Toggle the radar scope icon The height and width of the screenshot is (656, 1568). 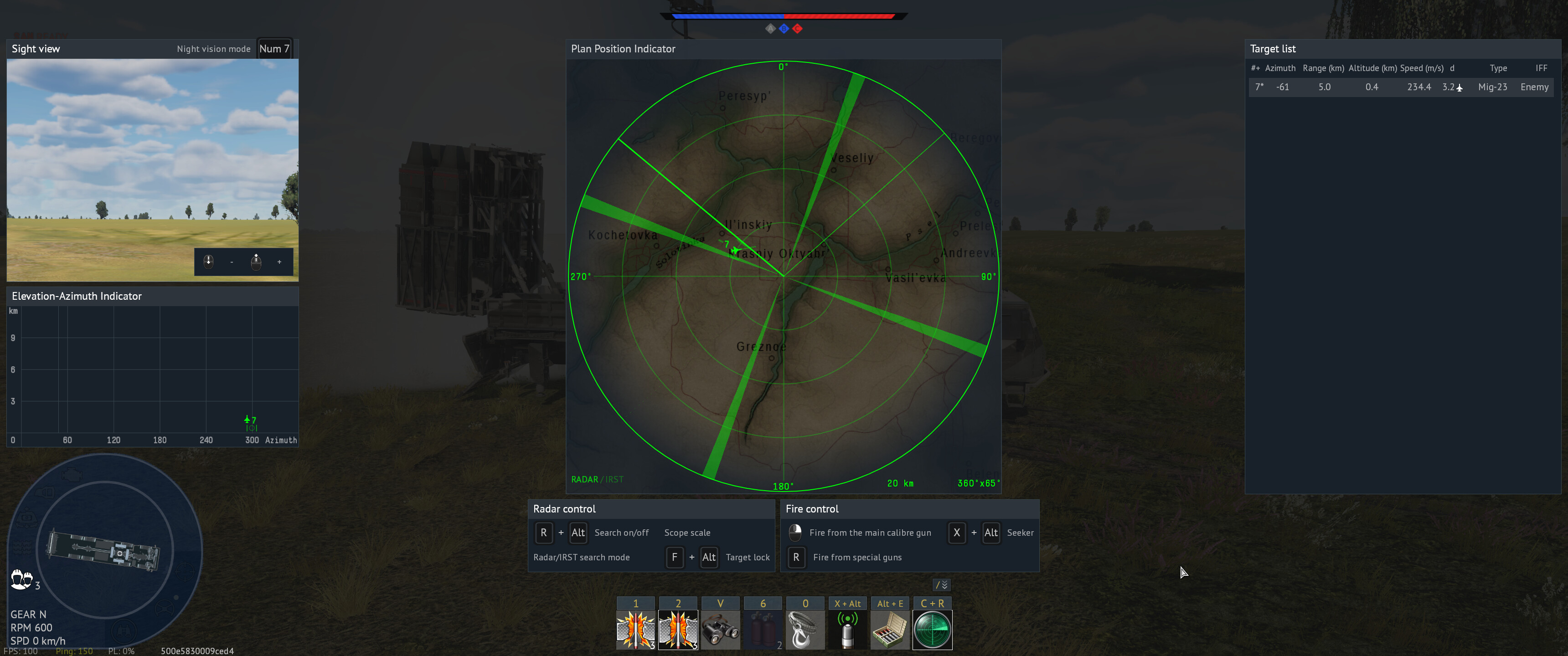click(932, 629)
